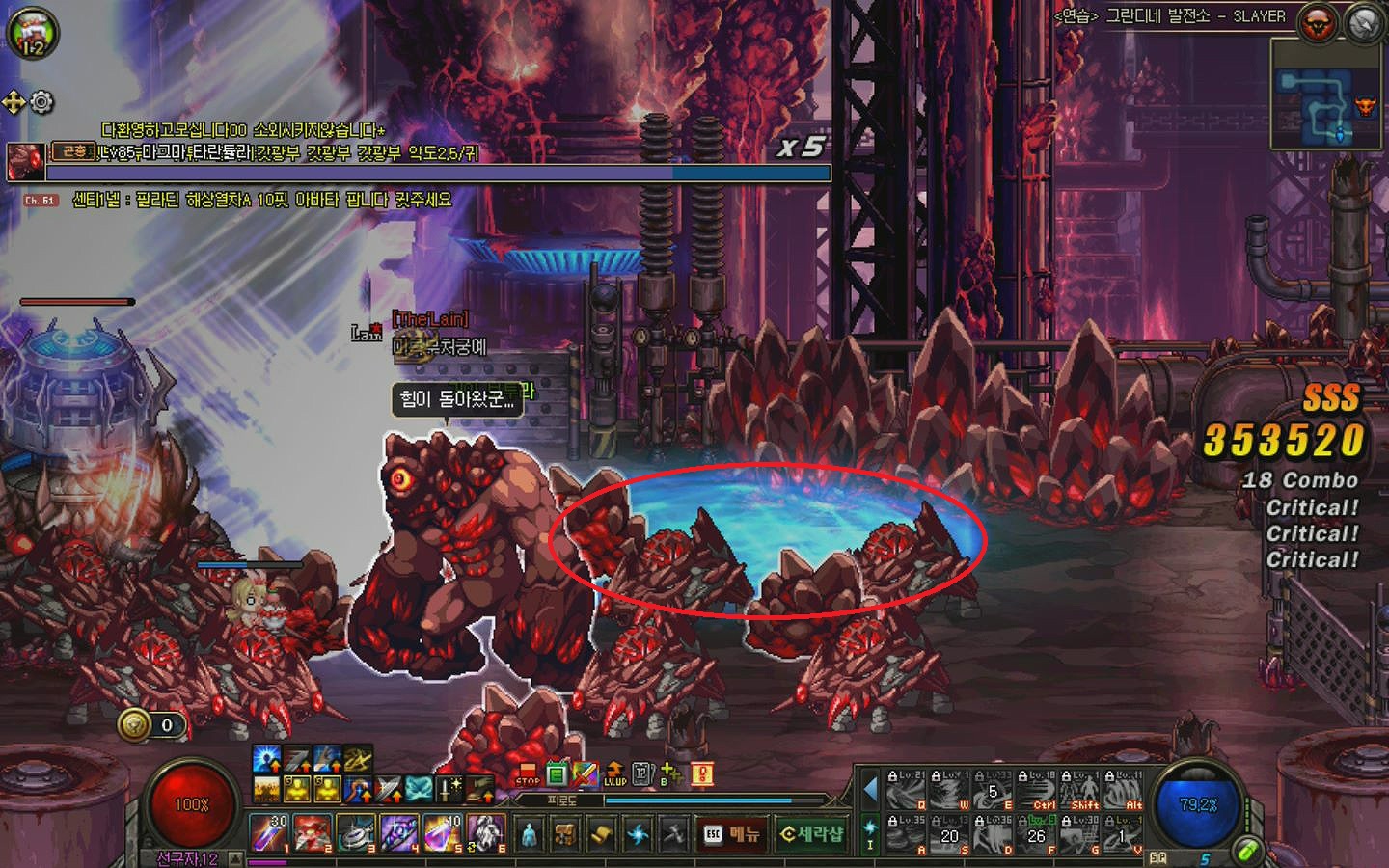Open the character info silhouette icon
Viewport: 1389px width, 868px height.
[529, 834]
